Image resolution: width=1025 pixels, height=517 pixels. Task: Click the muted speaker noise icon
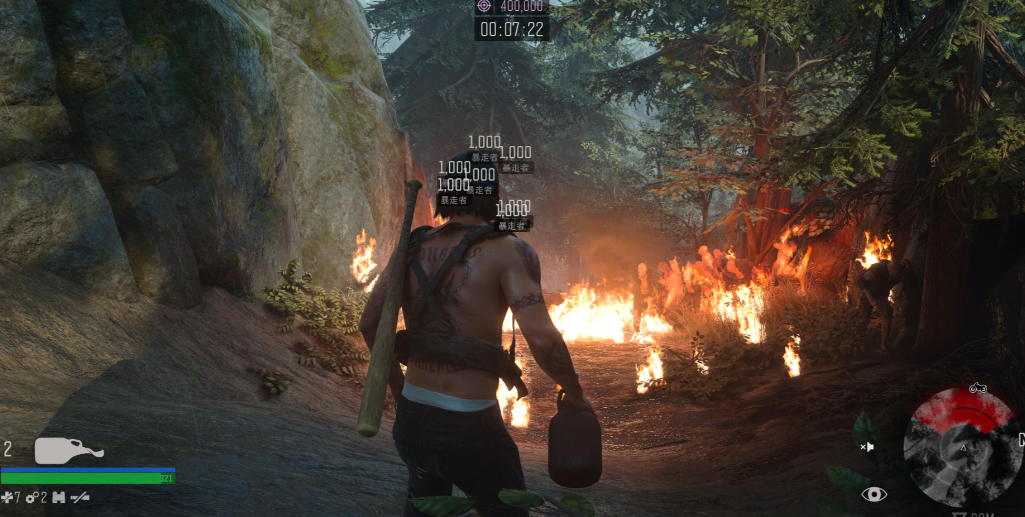[867, 446]
